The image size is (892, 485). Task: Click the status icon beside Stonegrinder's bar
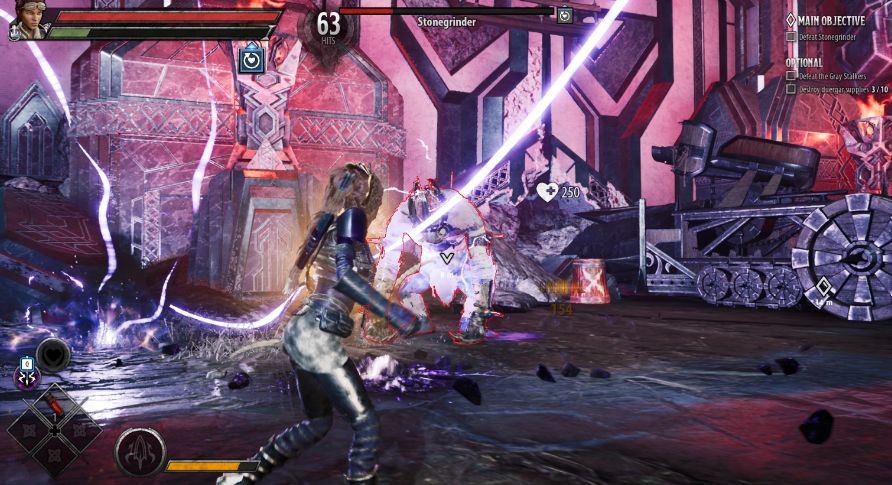tap(565, 15)
